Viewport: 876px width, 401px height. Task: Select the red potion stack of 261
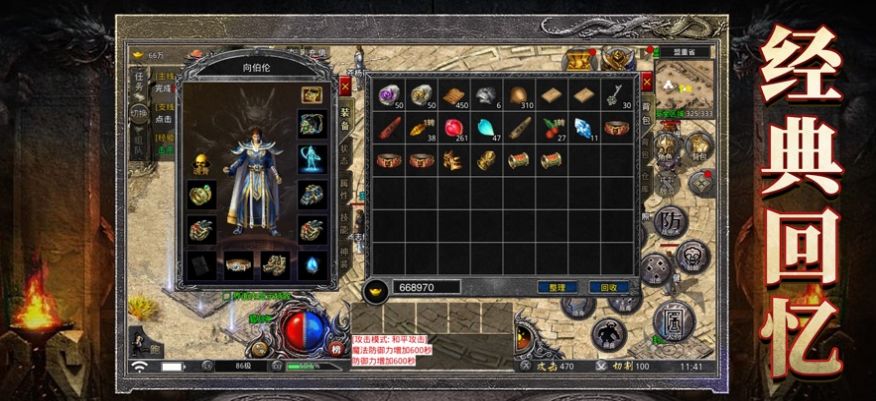tap(454, 127)
